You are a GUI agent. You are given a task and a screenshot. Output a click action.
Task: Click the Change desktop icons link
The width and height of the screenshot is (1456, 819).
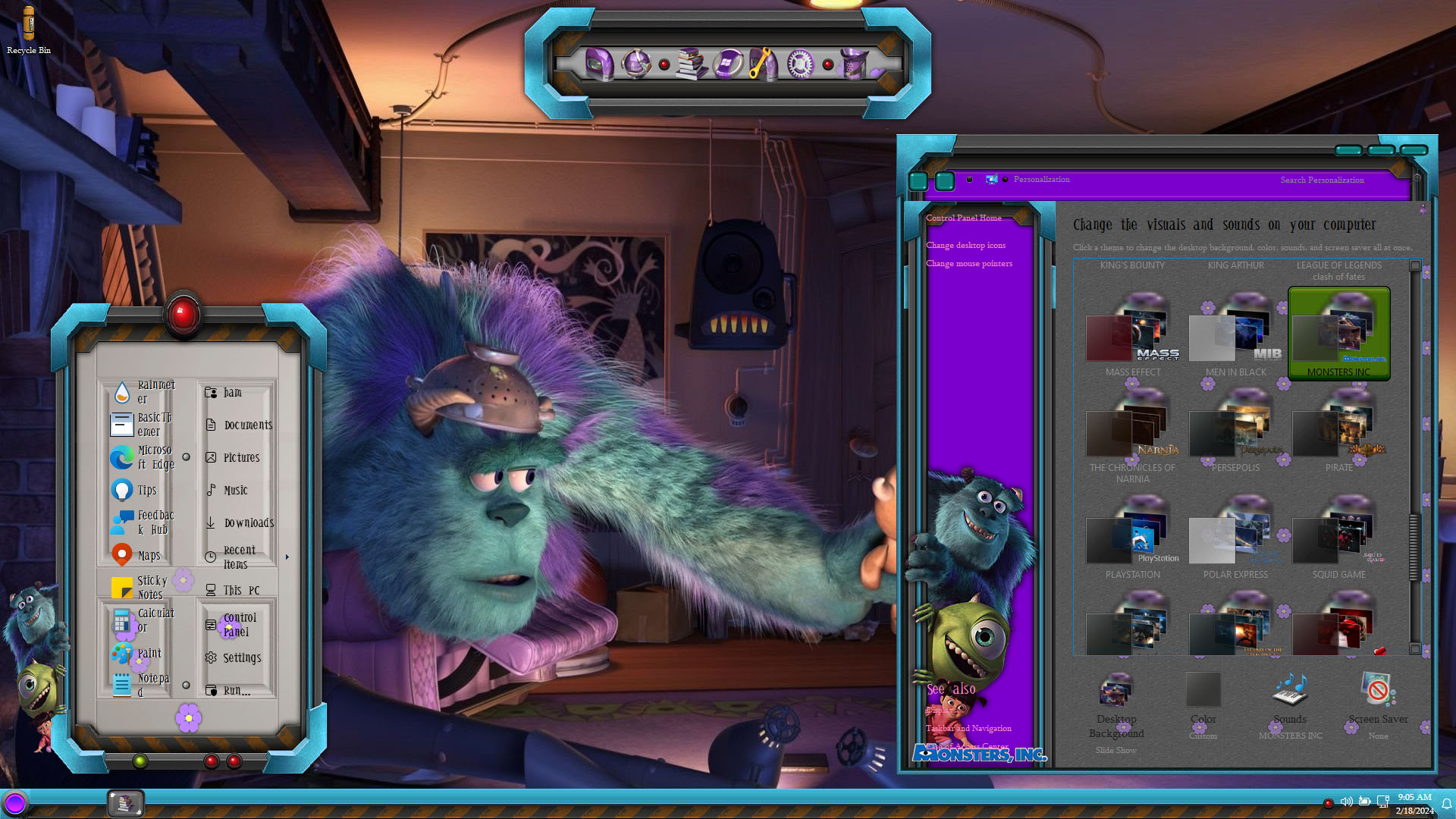(965, 246)
